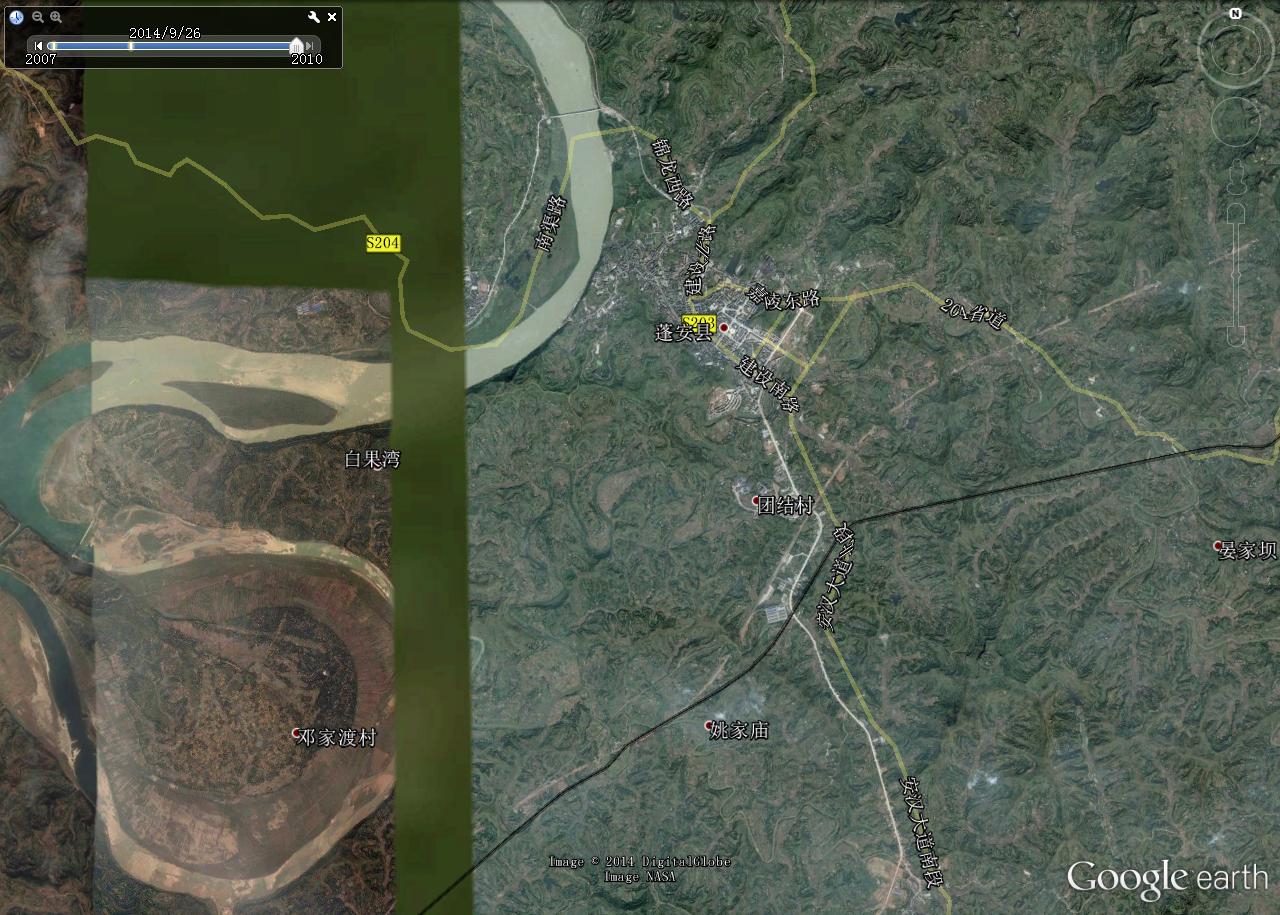
Task: Choose the 晏家坝 place marker
Action: click(x=1218, y=546)
